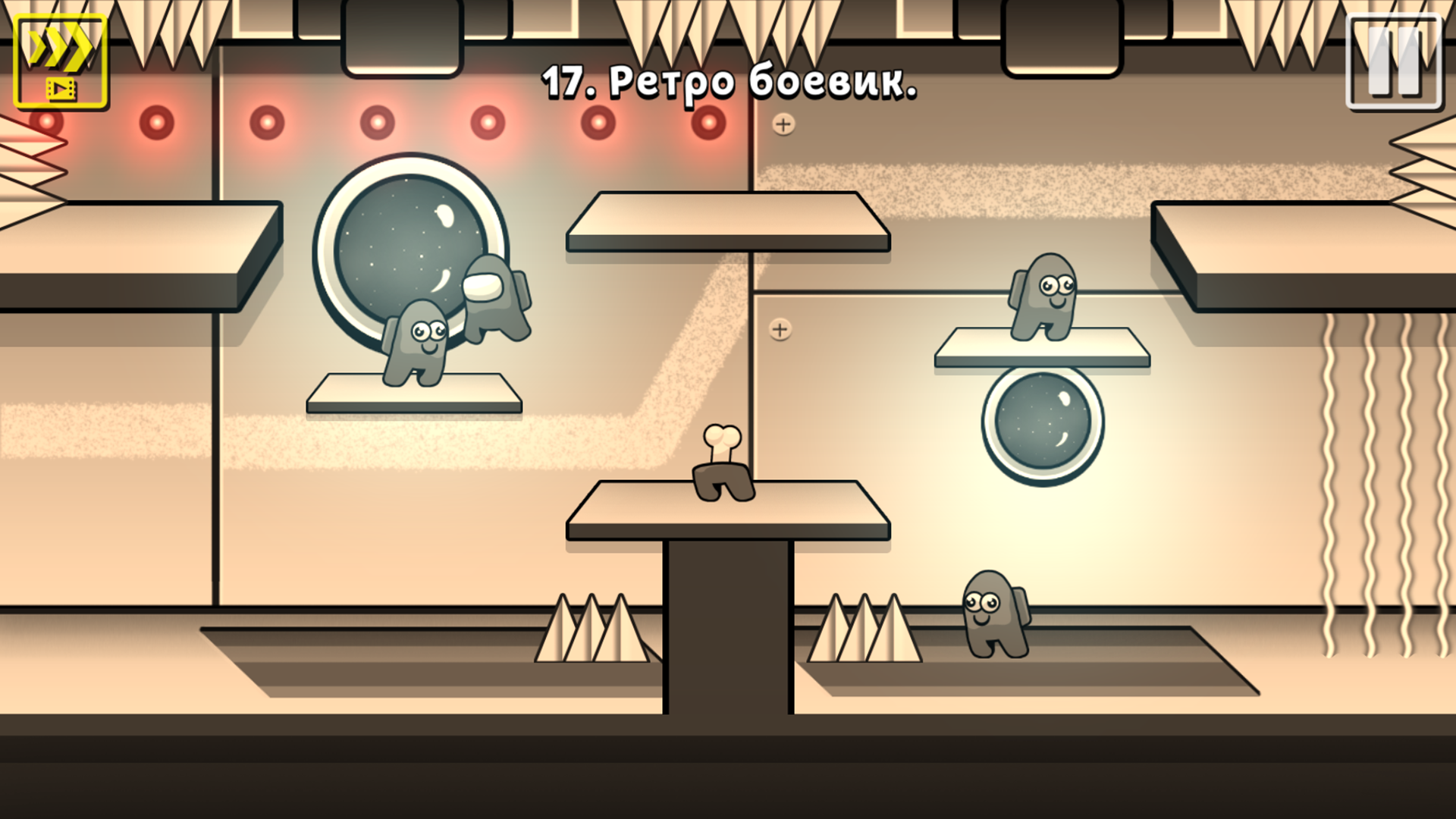Screen dimensions: 1456x819
Task: Click the screw on the middle wall panel
Action: pos(779,330)
